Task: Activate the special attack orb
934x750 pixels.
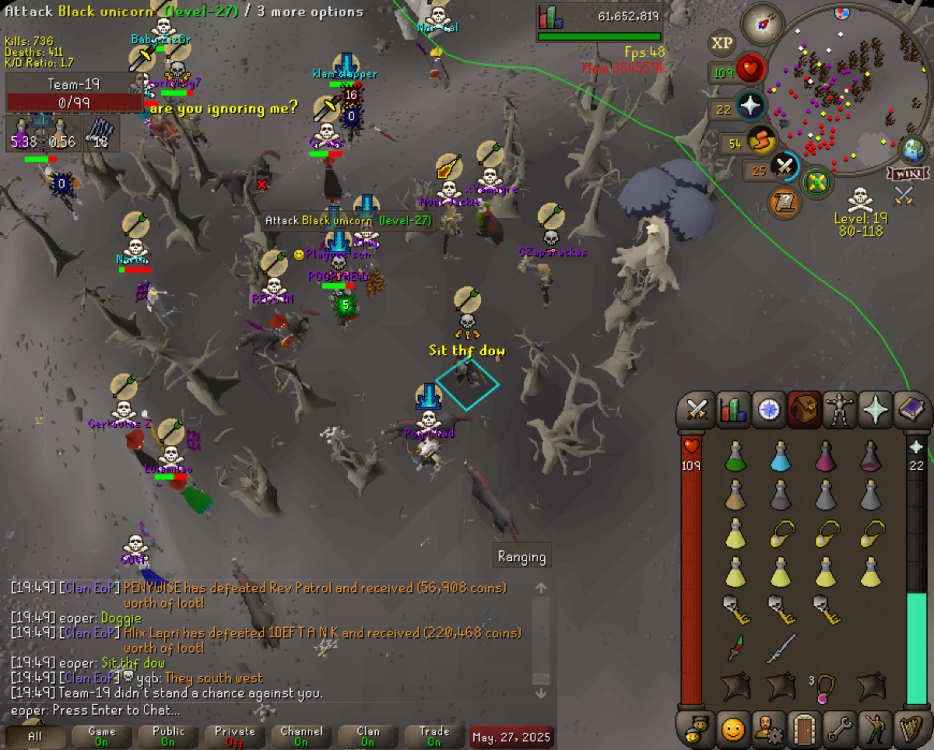Action: [x=785, y=165]
